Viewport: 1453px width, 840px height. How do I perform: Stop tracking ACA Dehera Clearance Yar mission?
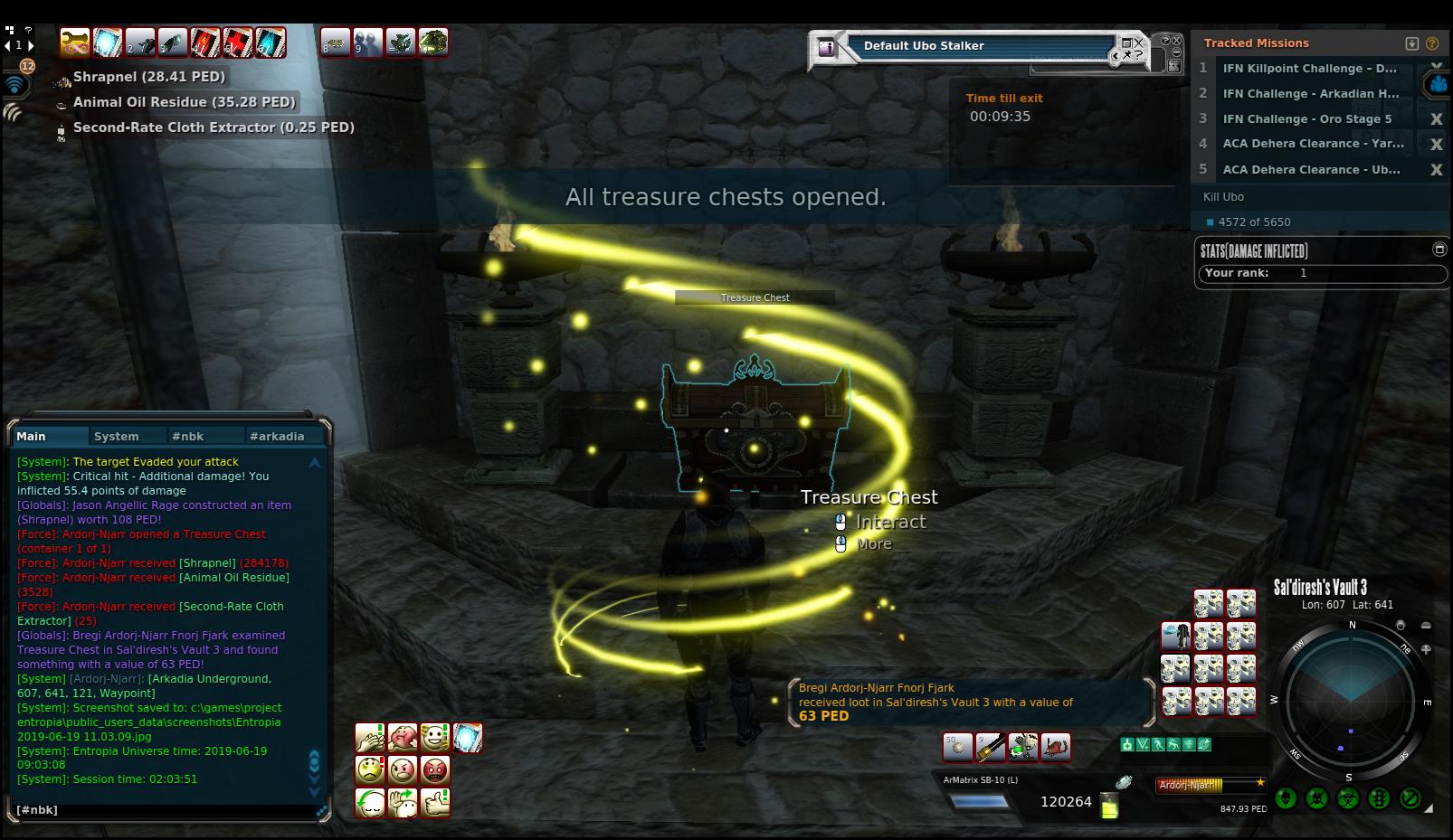1435,144
